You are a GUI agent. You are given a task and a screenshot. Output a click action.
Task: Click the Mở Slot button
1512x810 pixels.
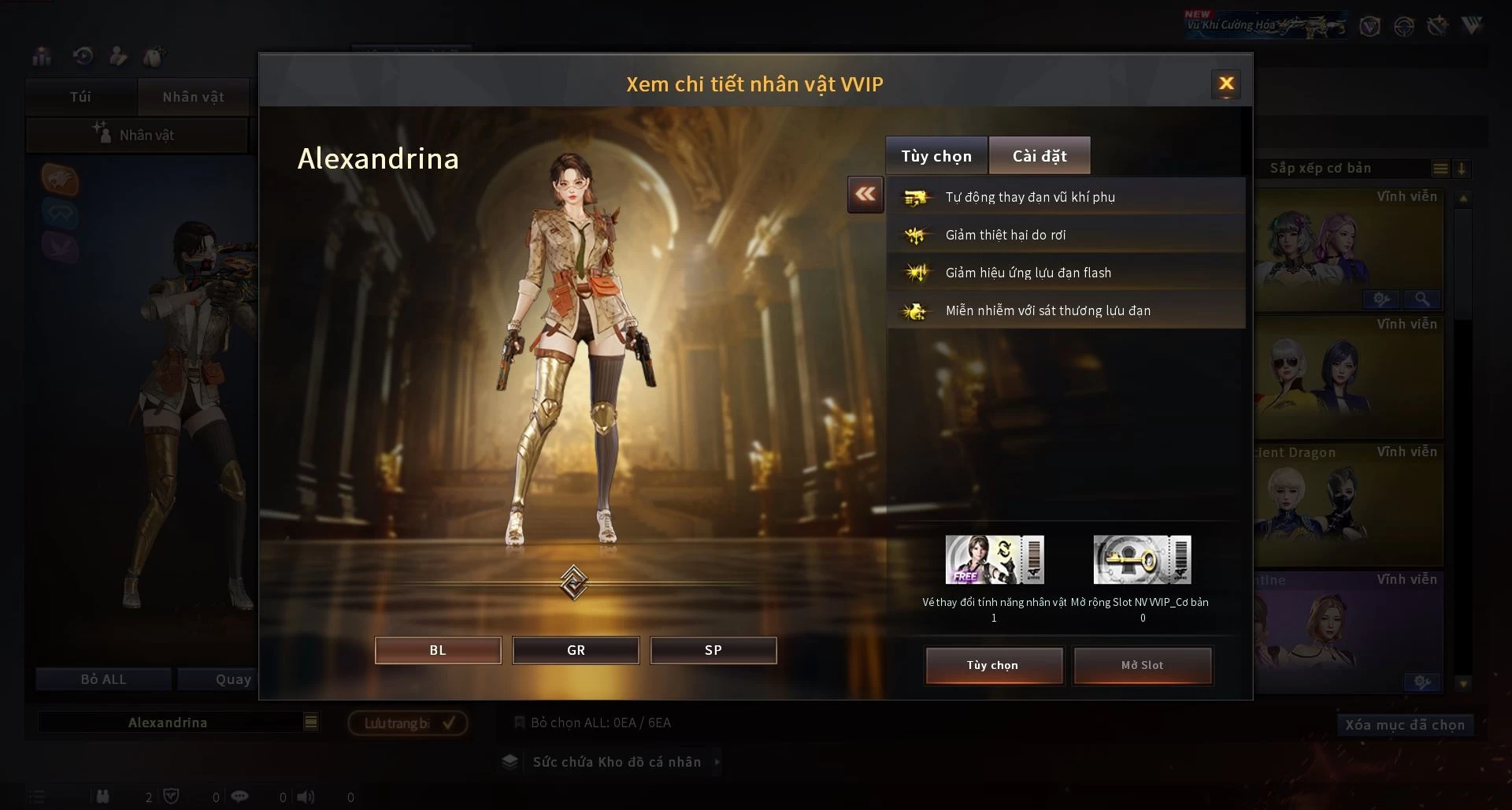pyautogui.click(x=1142, y=665)
